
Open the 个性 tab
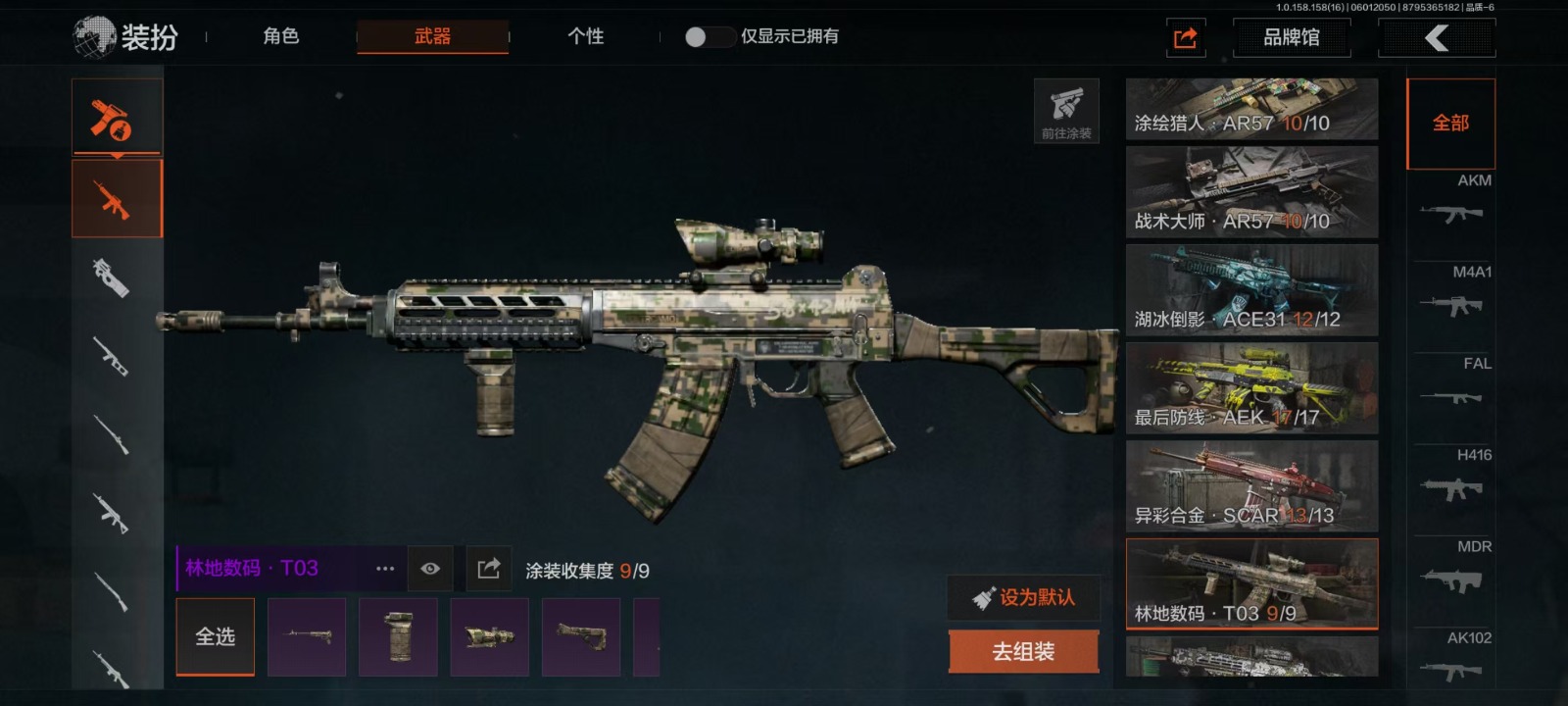coord(585,36)
